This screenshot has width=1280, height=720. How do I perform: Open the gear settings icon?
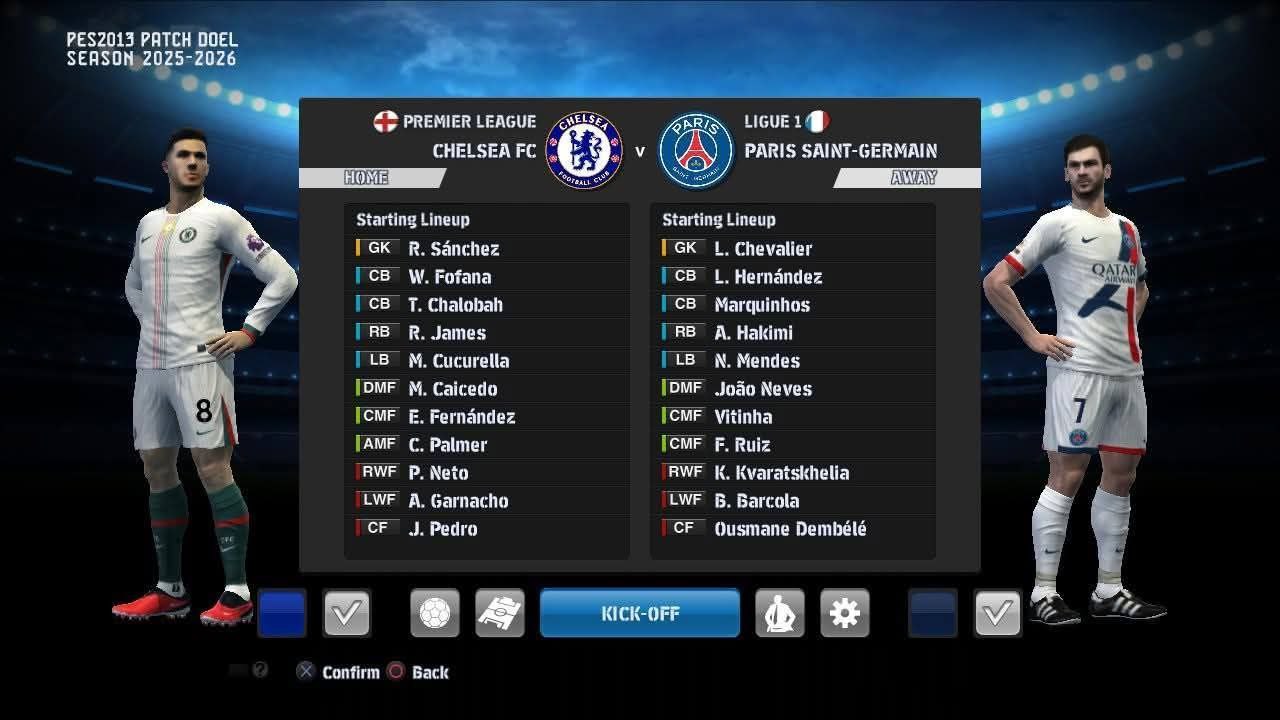coord(844,613)
